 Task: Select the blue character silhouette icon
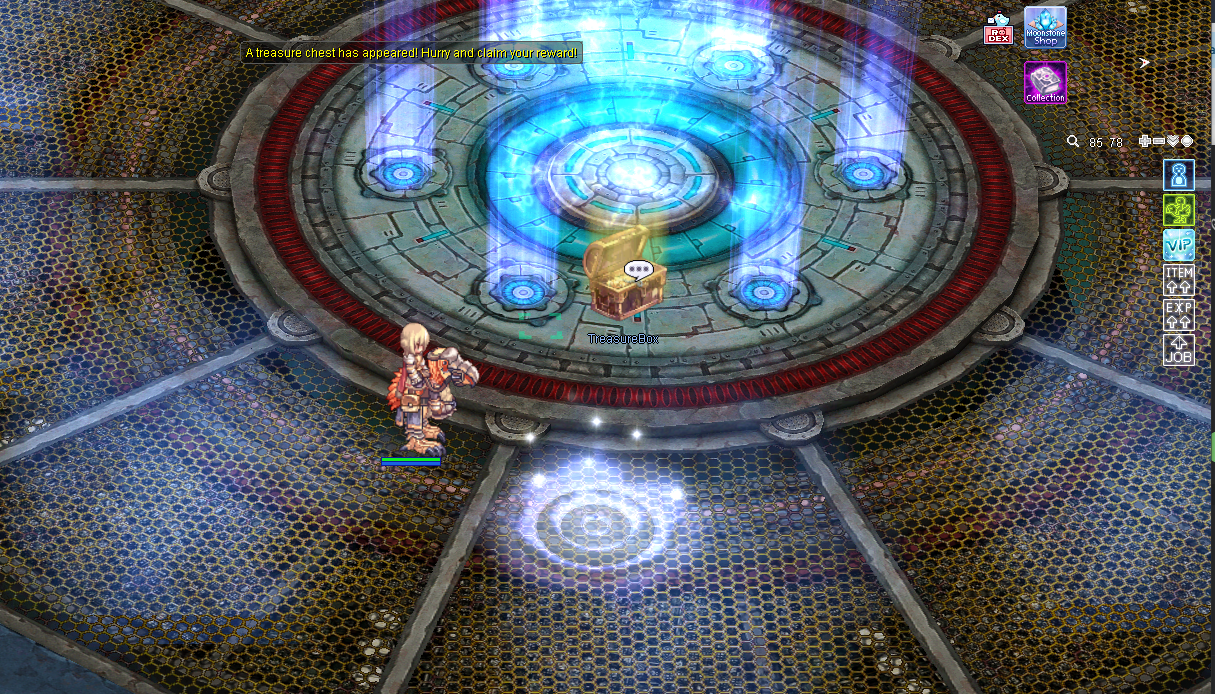[x=1179, y=176]
